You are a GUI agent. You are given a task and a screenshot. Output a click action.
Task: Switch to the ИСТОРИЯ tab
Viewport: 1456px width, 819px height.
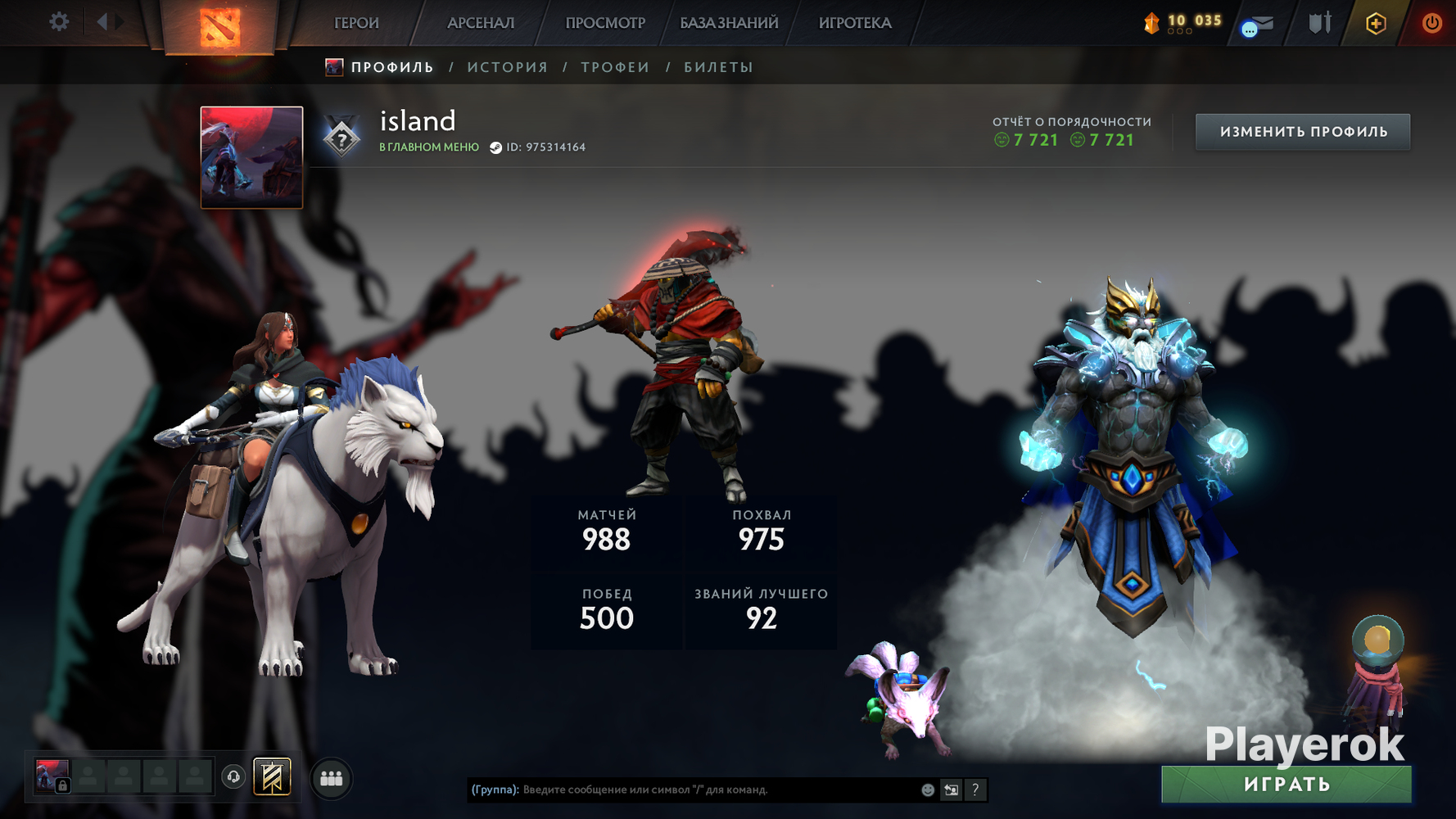(508, 67)
